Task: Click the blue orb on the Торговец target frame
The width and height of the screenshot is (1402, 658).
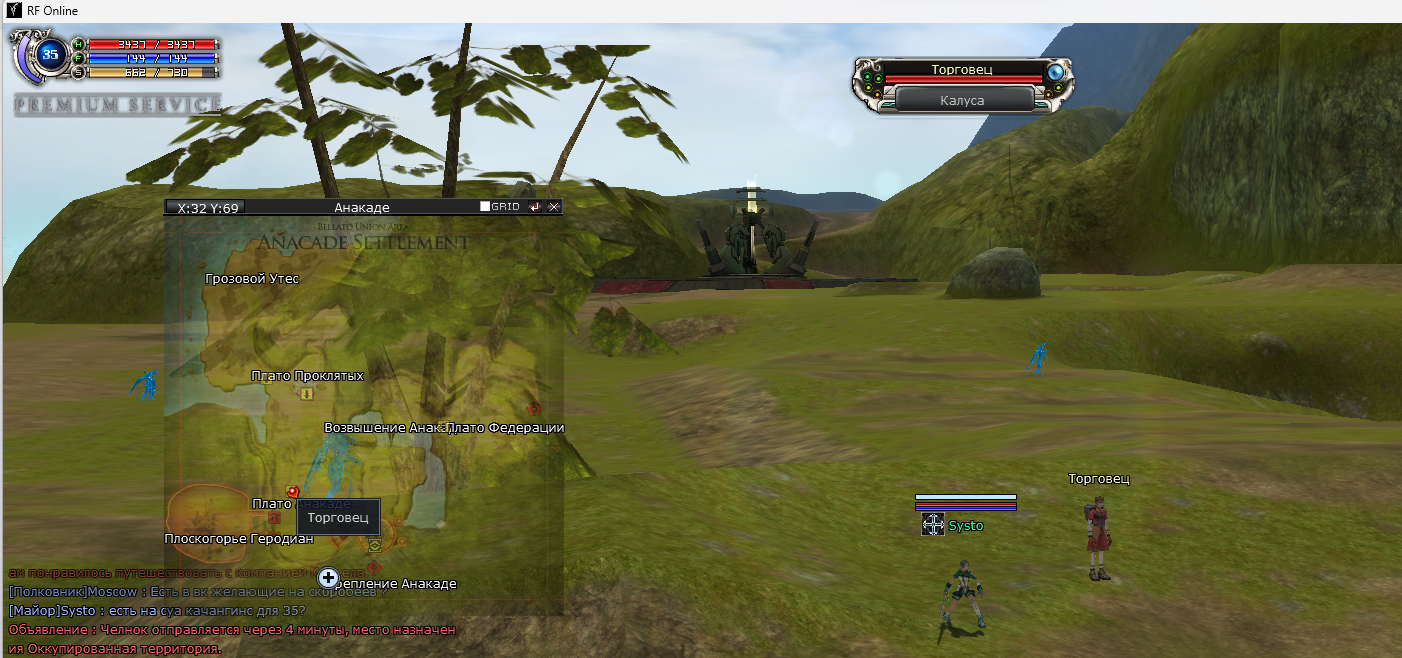Action: coord(1056,72)
